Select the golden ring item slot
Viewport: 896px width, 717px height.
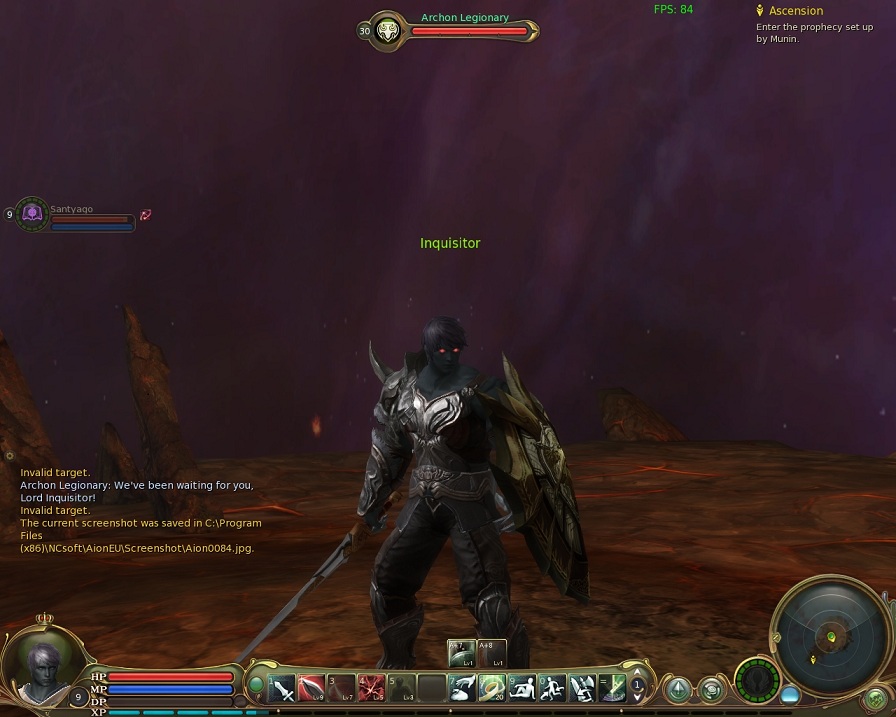(x=491, y=688)
